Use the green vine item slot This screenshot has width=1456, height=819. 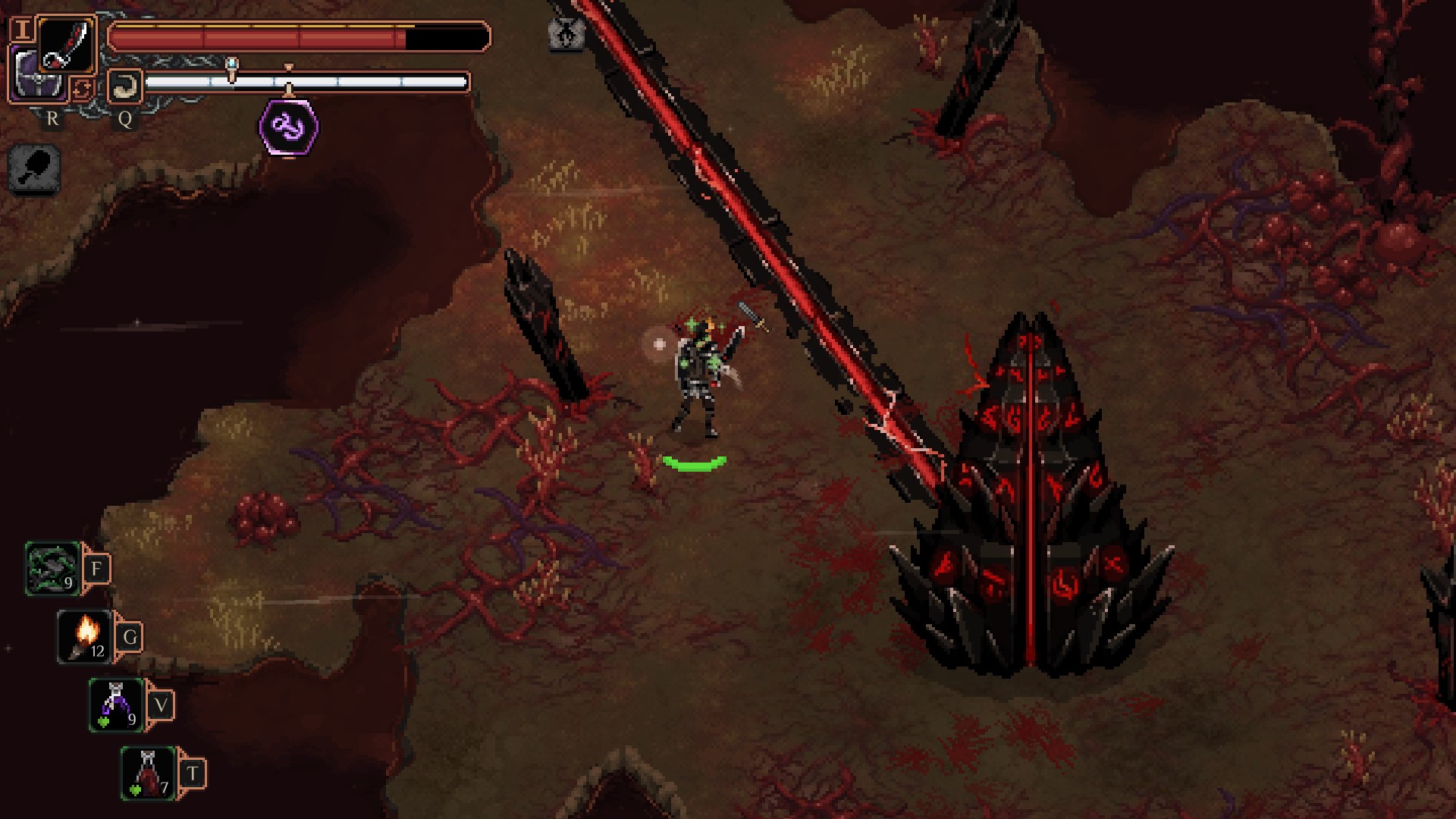(x=53, y=569)
